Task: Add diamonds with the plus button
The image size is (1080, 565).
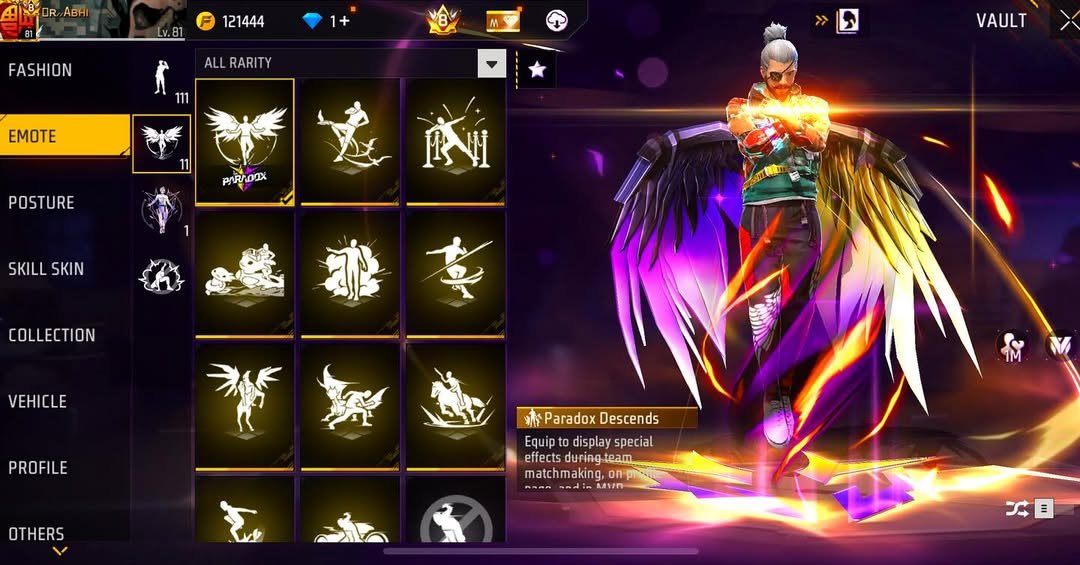Action: (x=345, y=21)
